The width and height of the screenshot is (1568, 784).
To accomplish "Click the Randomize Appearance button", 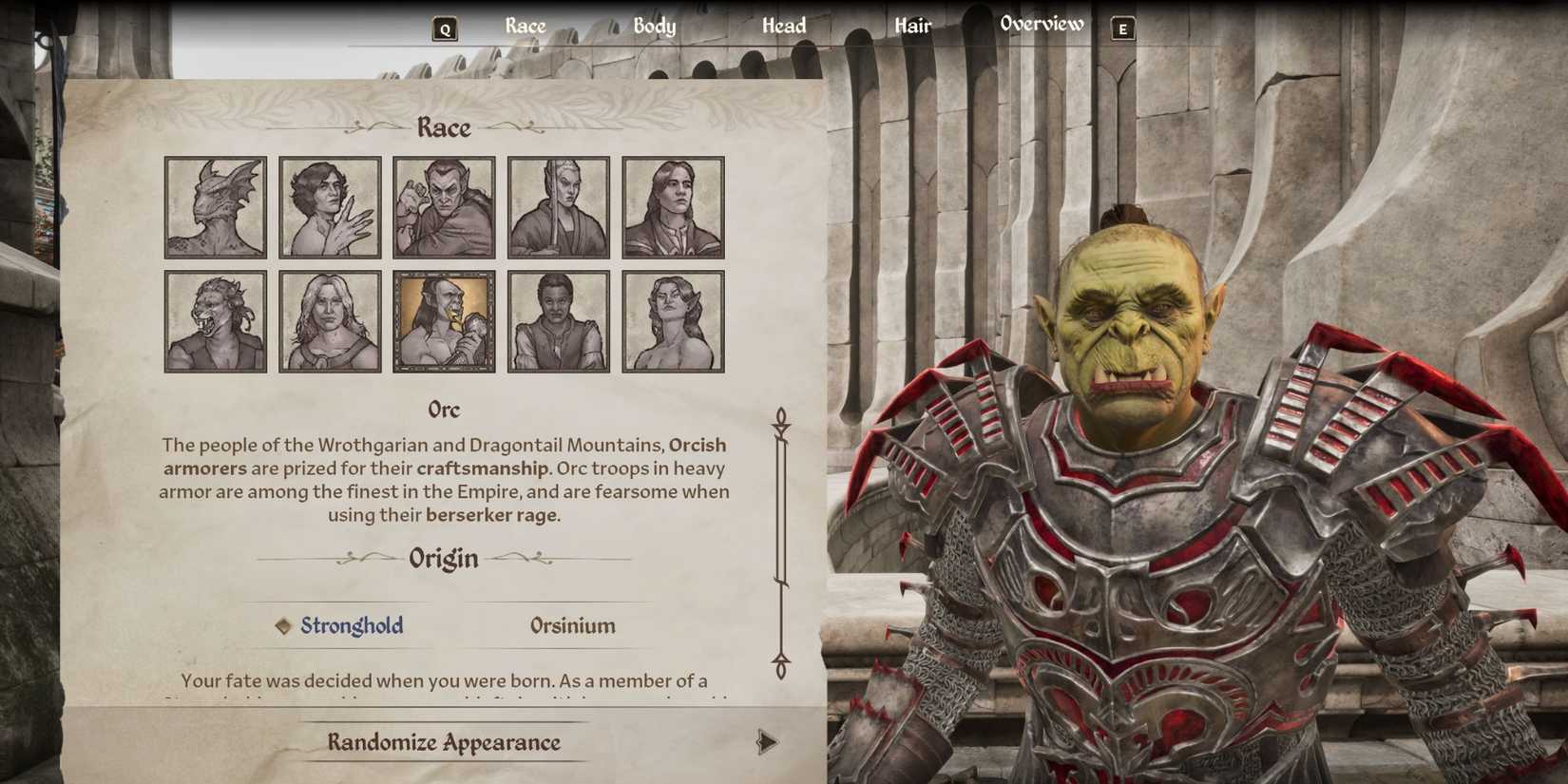I will click(444, 742).
